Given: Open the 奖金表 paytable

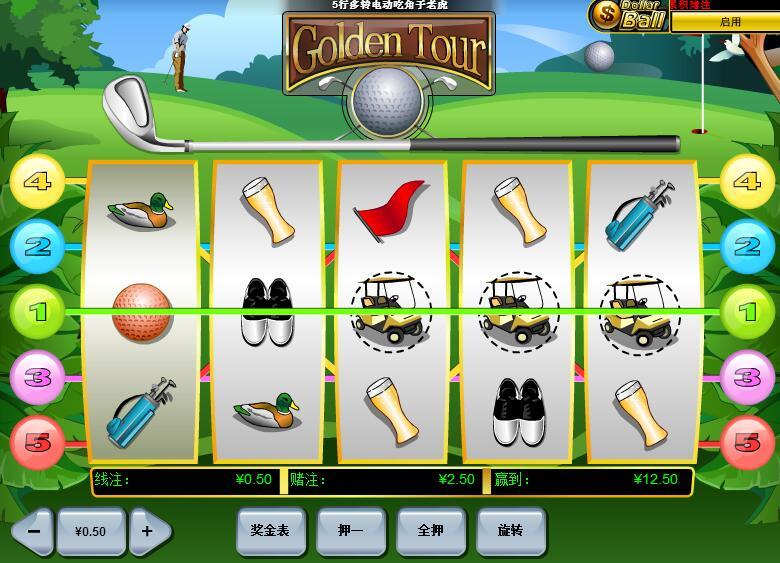Looking at the screenshot, I should [x=270, y=531].
